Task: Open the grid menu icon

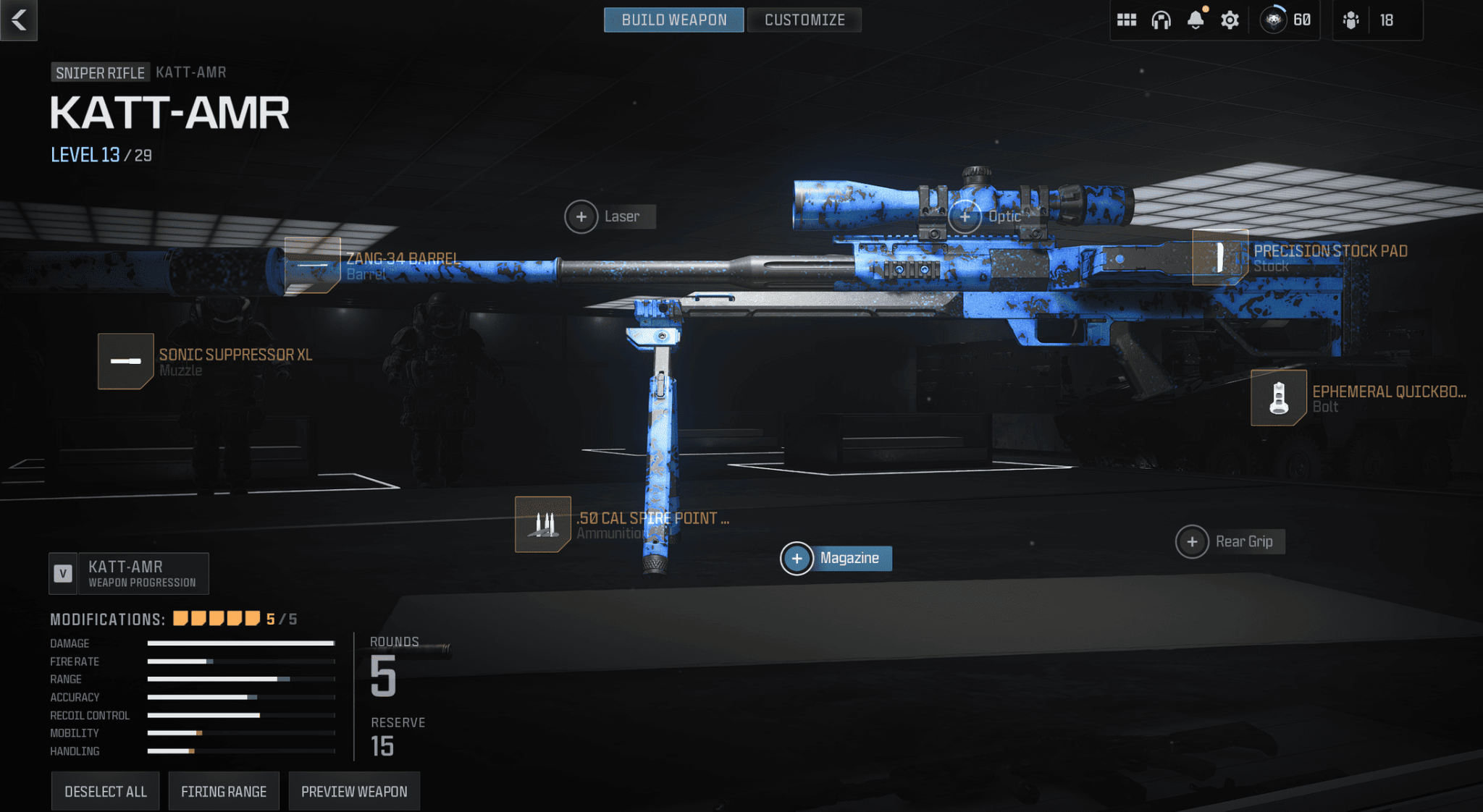Action: 1126,20
